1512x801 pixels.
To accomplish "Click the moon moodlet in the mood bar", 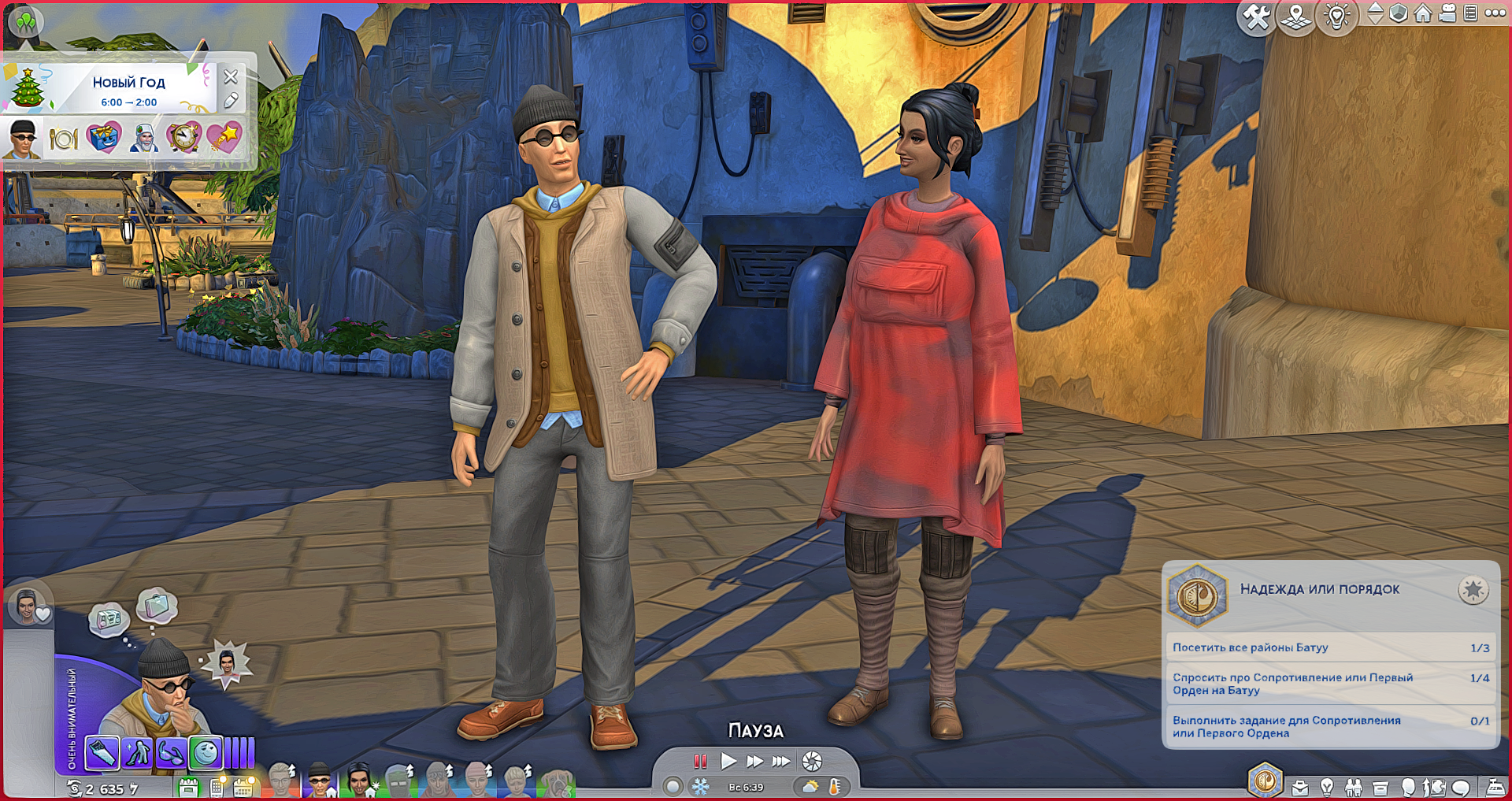I will click(206, 753).
